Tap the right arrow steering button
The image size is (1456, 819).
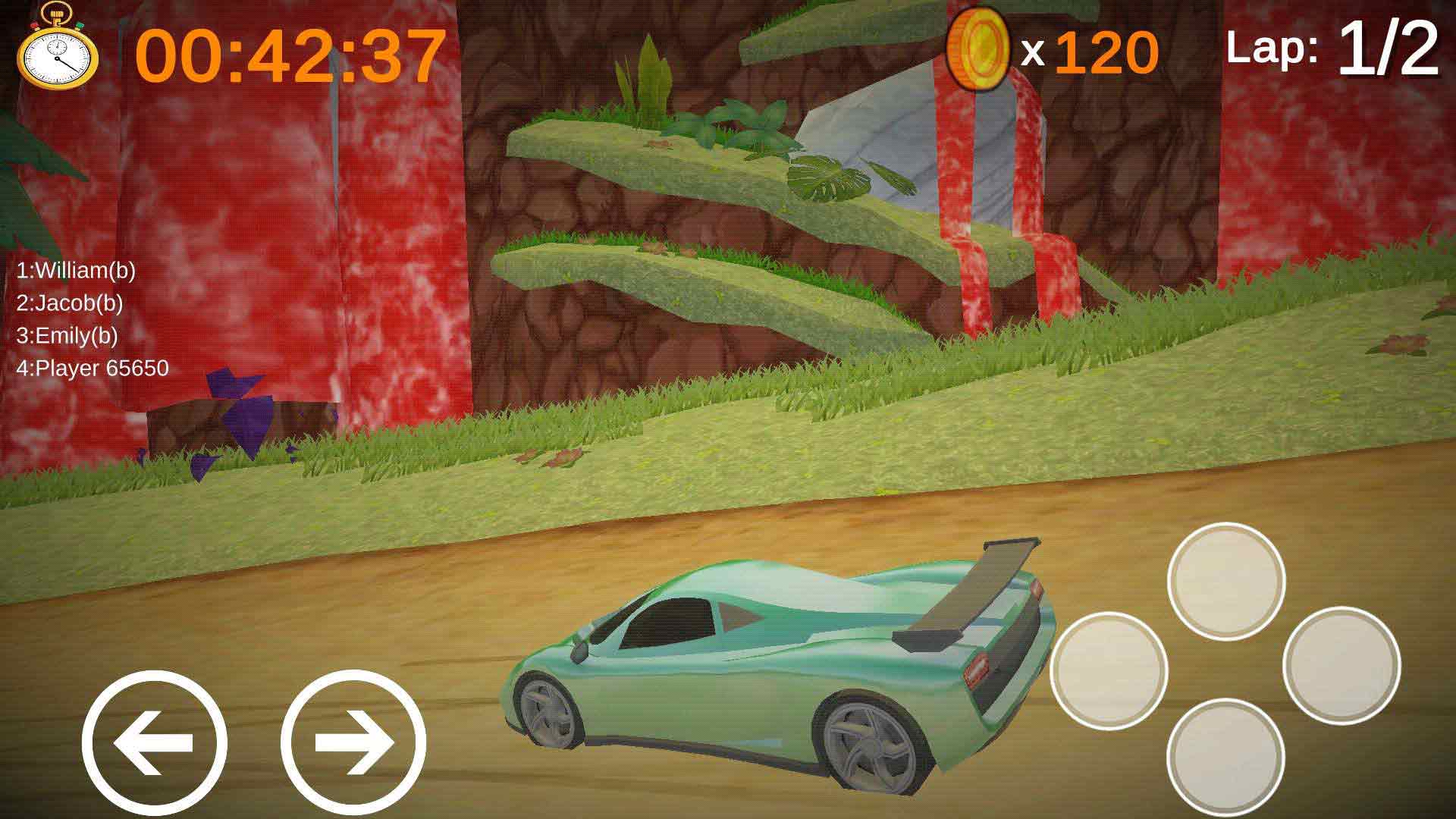pos(353,742)
